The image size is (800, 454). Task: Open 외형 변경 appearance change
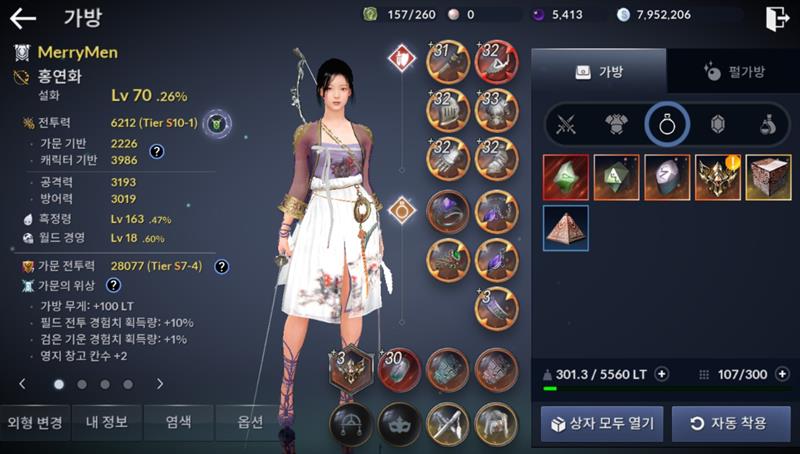[34, 422]
